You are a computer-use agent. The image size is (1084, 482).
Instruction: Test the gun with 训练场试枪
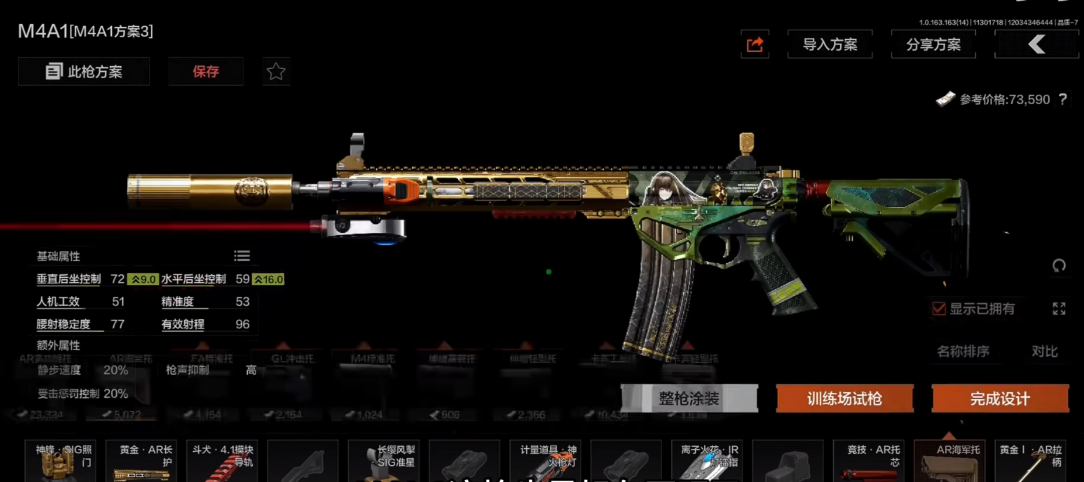coord(845,398)
